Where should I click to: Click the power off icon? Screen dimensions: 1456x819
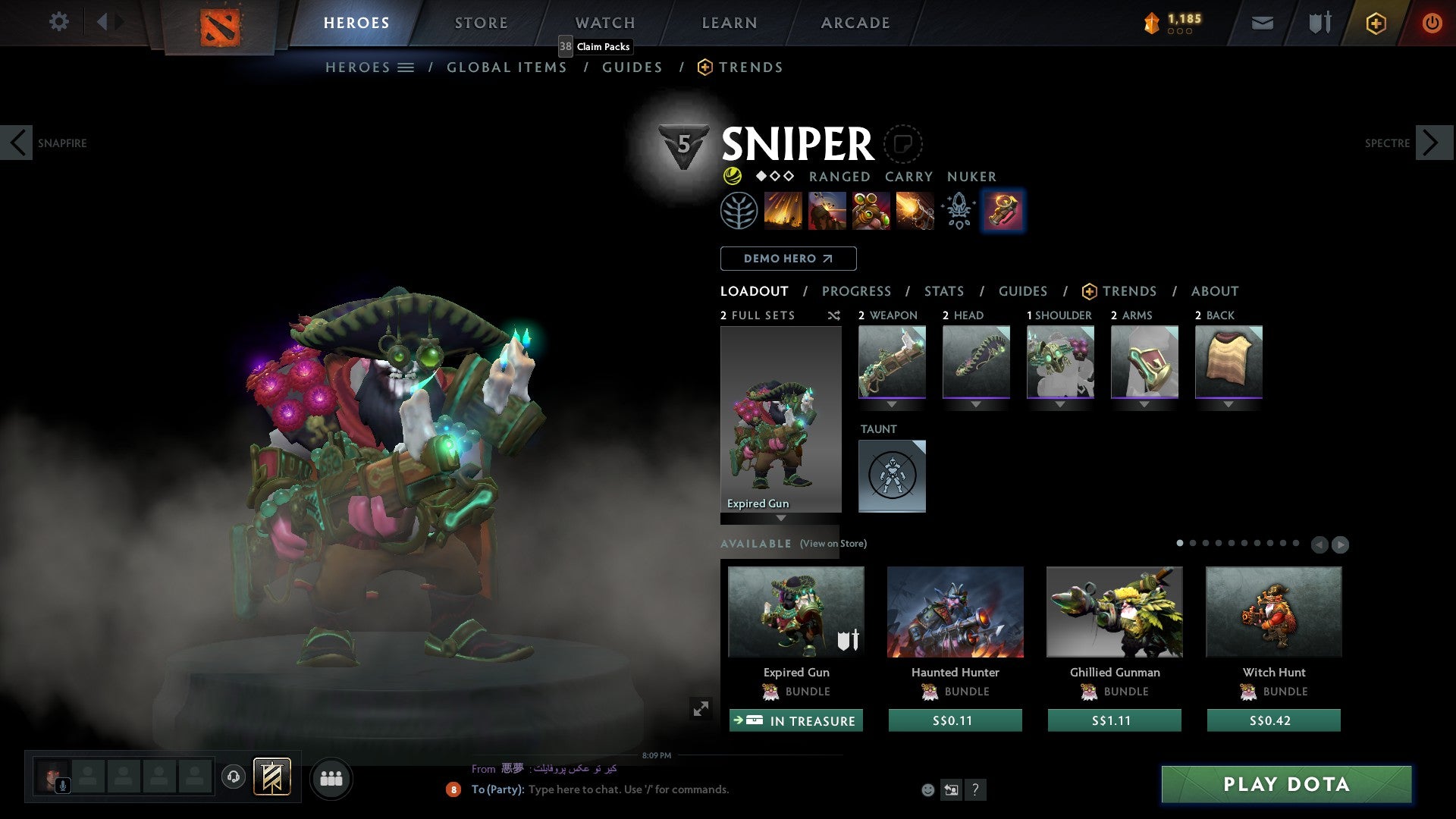[1432, 23]
